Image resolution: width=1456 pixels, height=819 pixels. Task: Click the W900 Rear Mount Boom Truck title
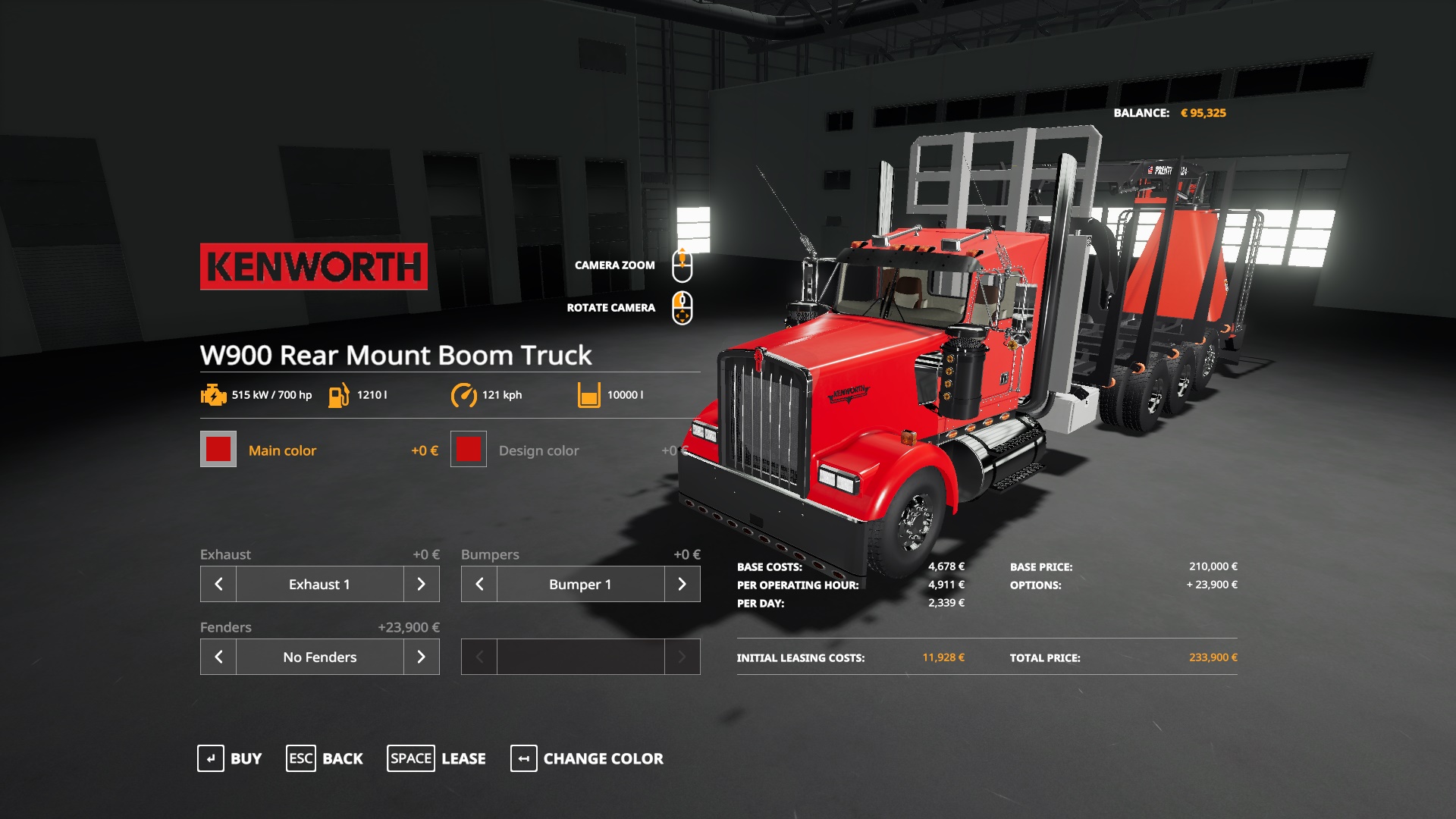pos(394,355)
